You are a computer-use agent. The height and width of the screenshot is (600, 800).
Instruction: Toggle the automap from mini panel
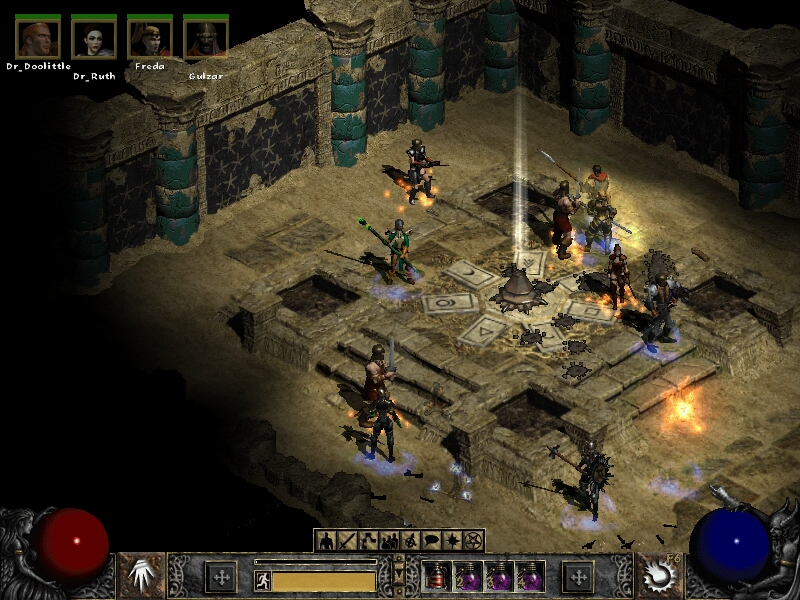click(410, 541)
